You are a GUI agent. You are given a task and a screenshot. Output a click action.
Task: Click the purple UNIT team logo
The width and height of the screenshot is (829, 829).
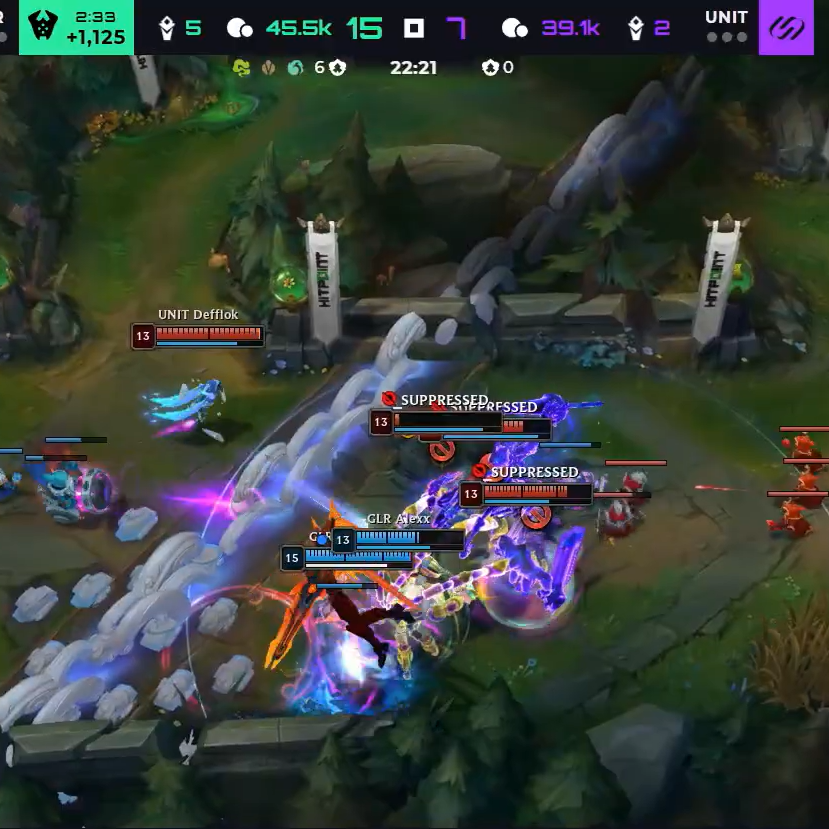(793, 26)
